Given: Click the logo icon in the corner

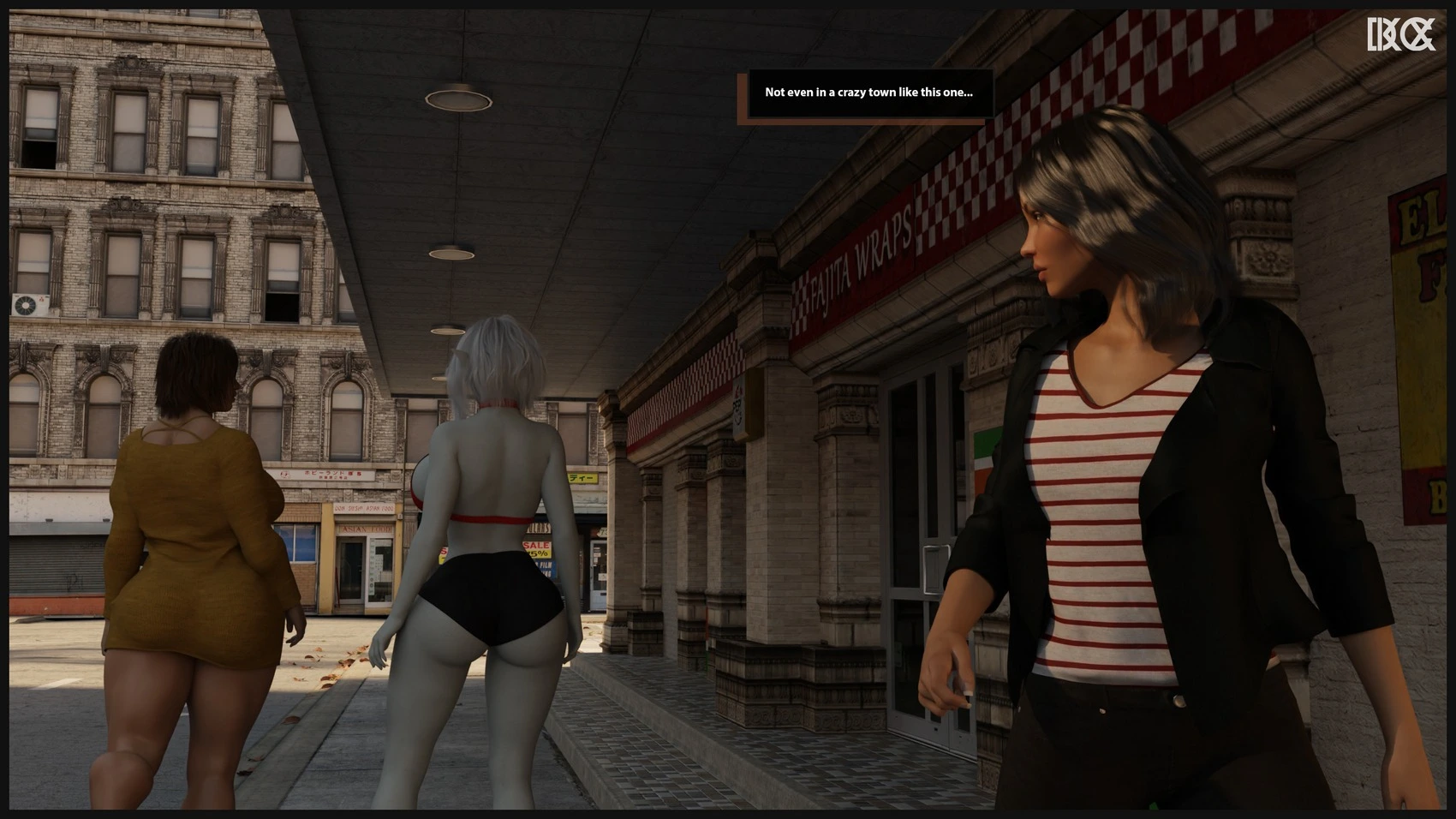Looking at the screenshot, I should (x=1400, y=35).
